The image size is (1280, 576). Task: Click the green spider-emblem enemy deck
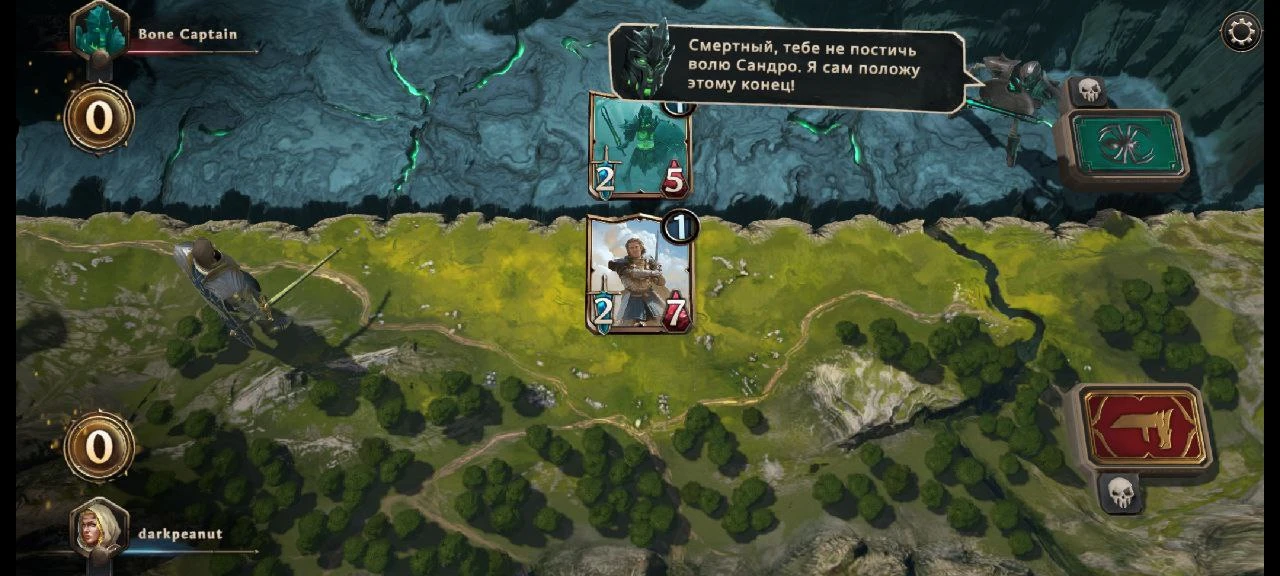click(1122, 145)
